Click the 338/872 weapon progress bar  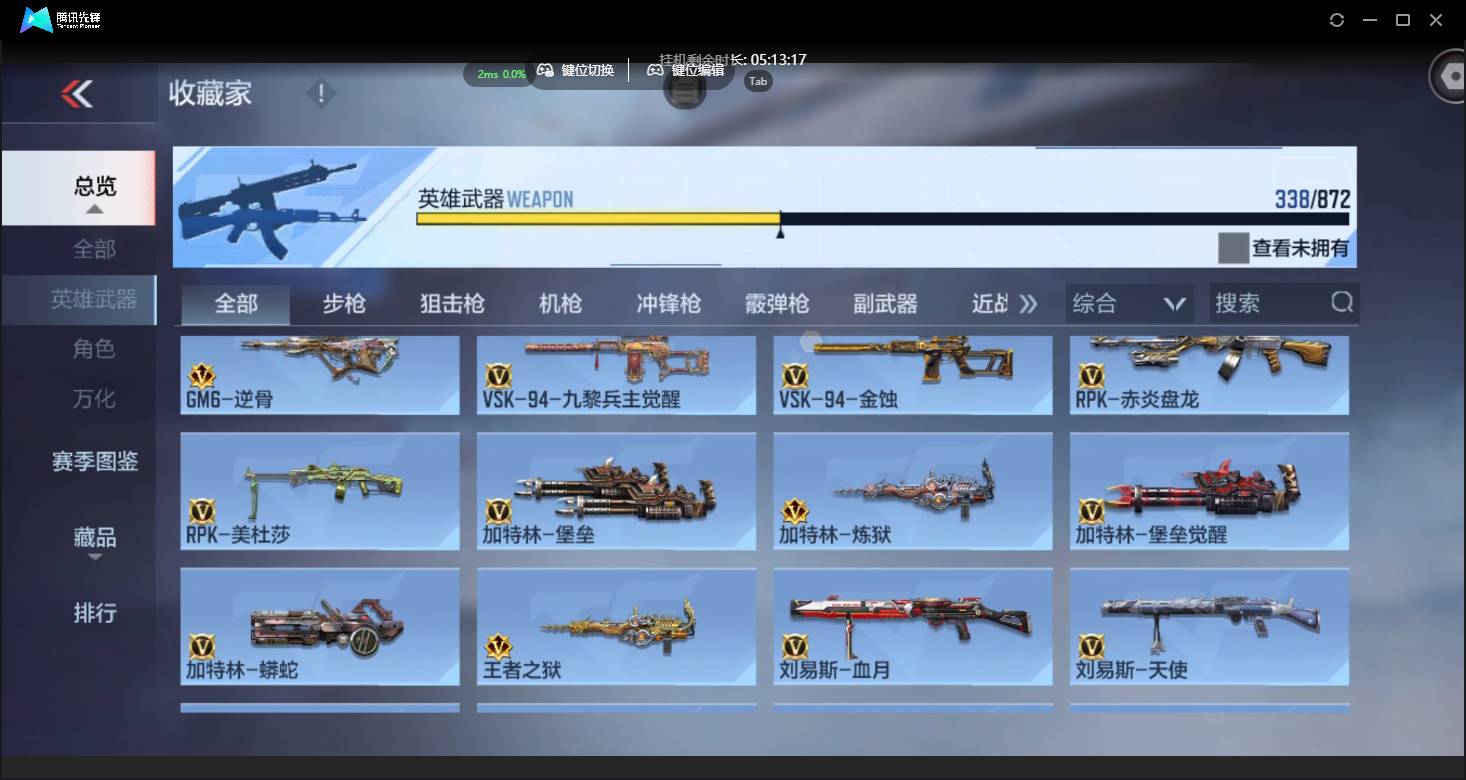(x=780, y=219)
